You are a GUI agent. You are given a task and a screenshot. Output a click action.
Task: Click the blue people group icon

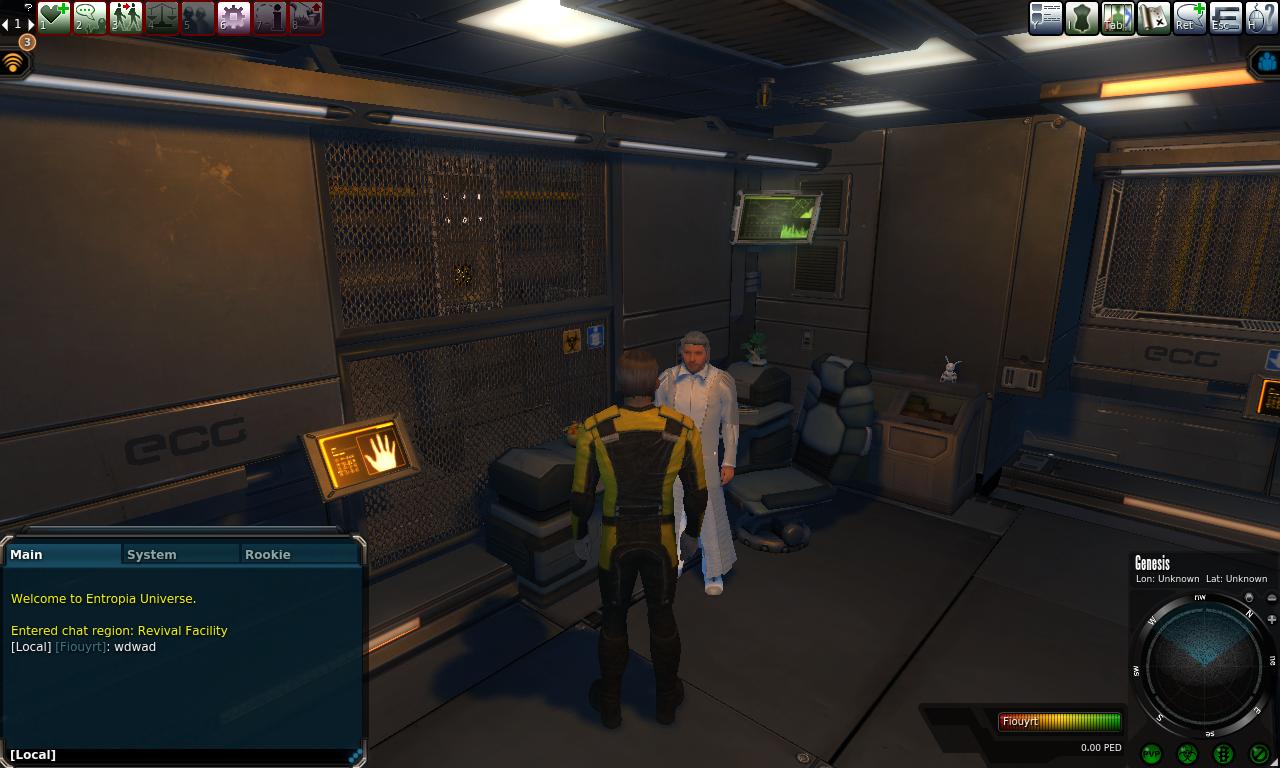coord(1267,62)
